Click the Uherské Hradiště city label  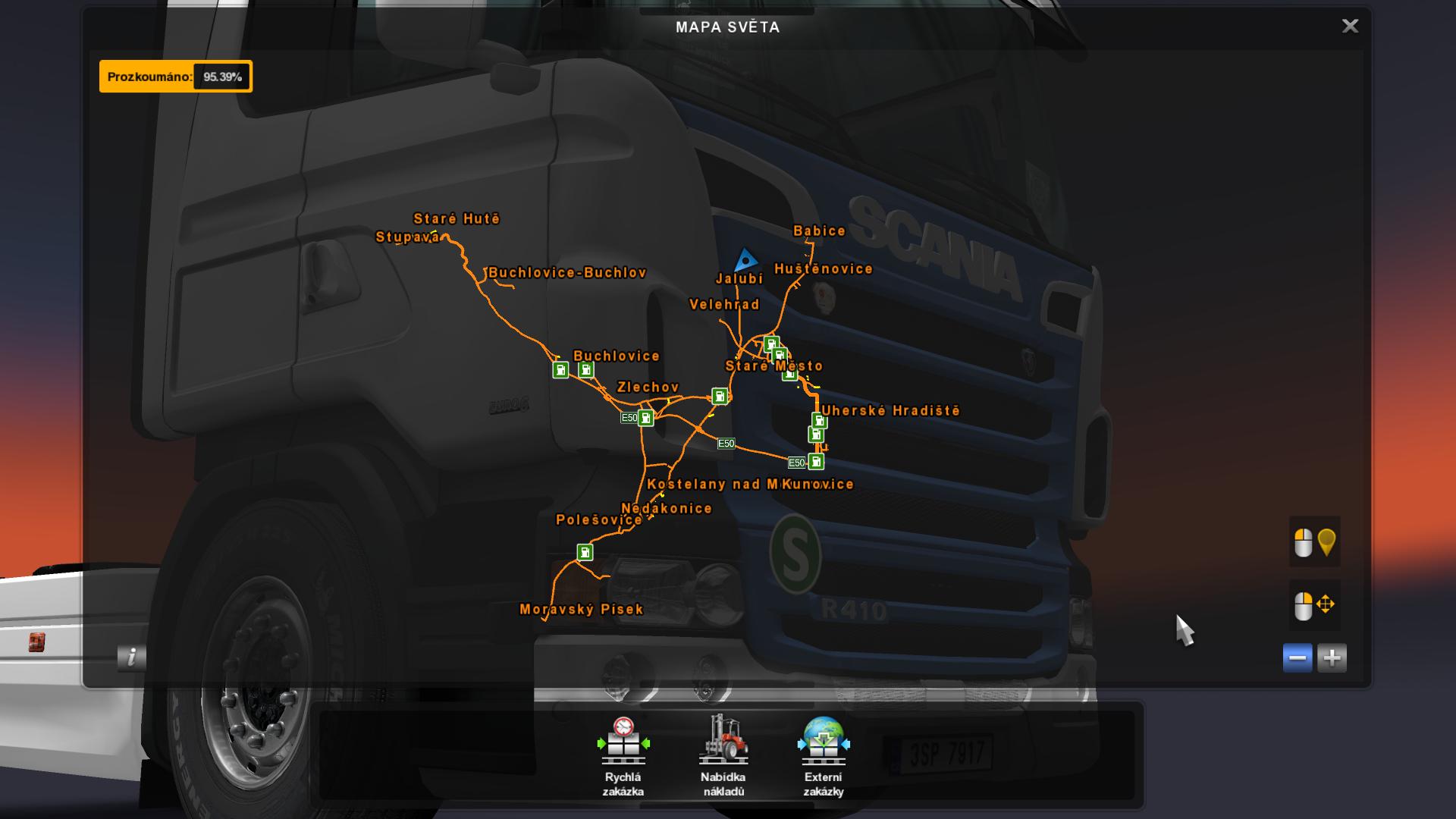(x=891, y=410)
